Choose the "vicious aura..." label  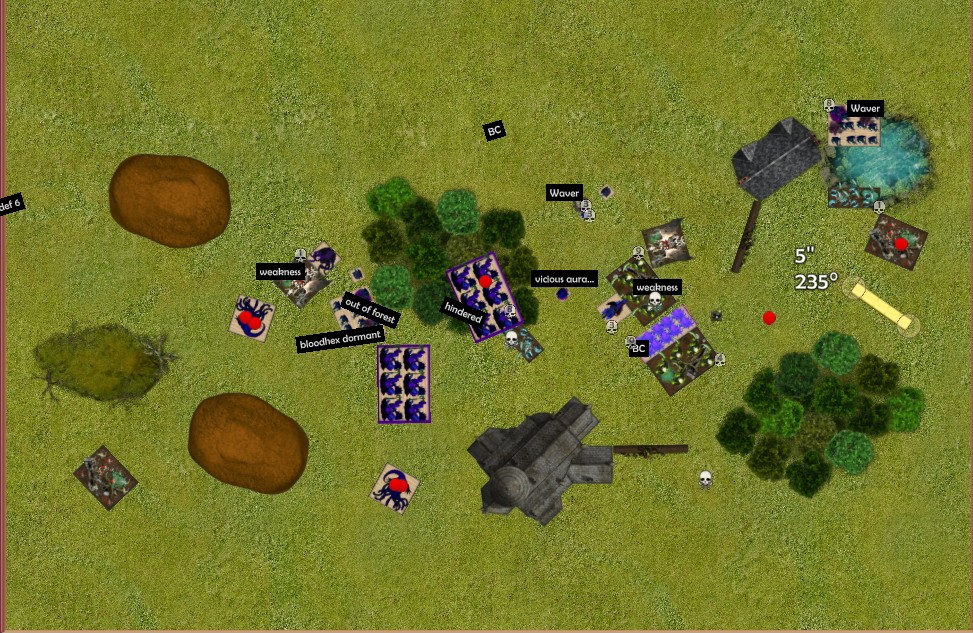point(564,279)
